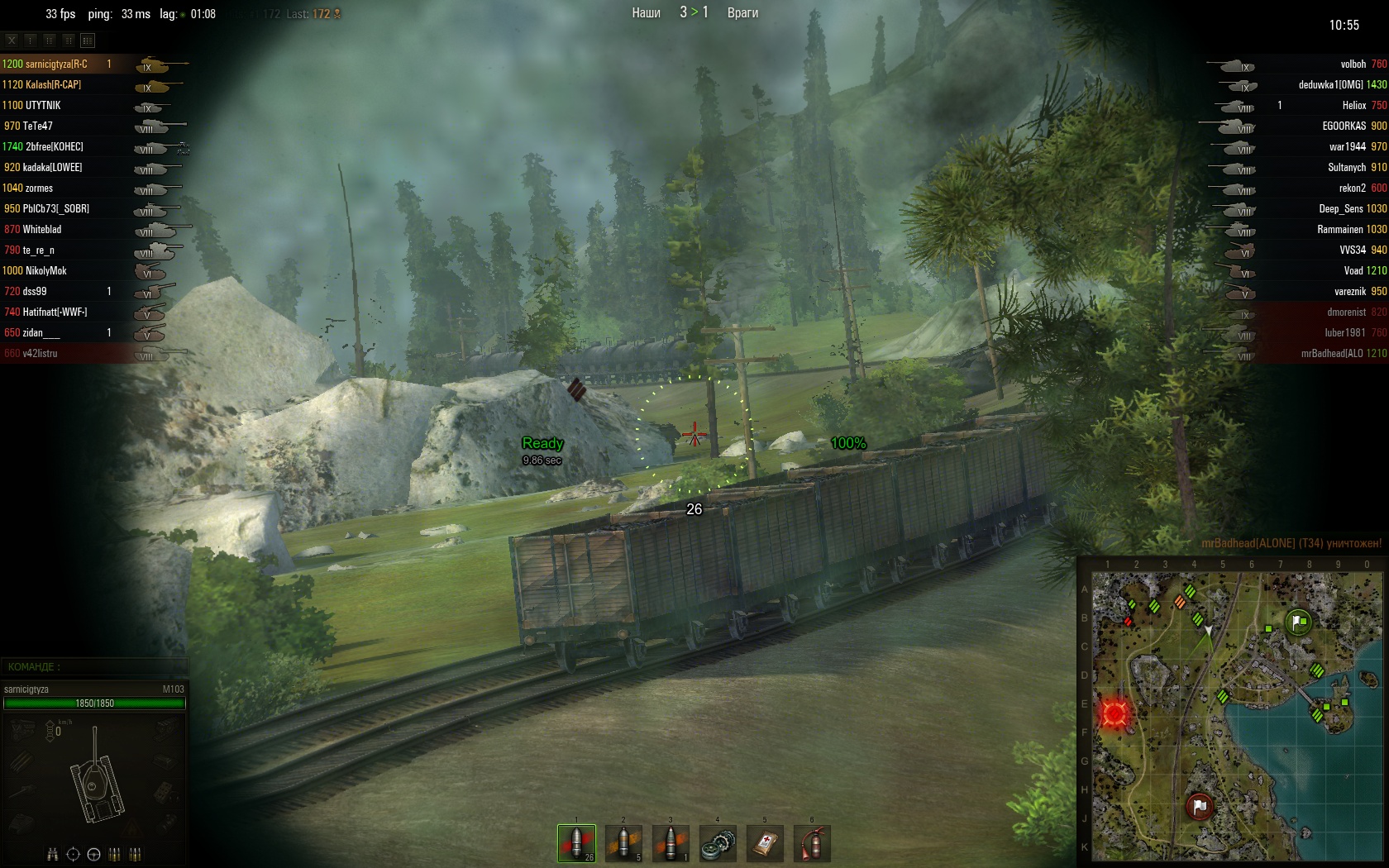The width and height of the screenshot is (1389, 868).
Task: Use the repair kit consumable
Action: point(718,843)
